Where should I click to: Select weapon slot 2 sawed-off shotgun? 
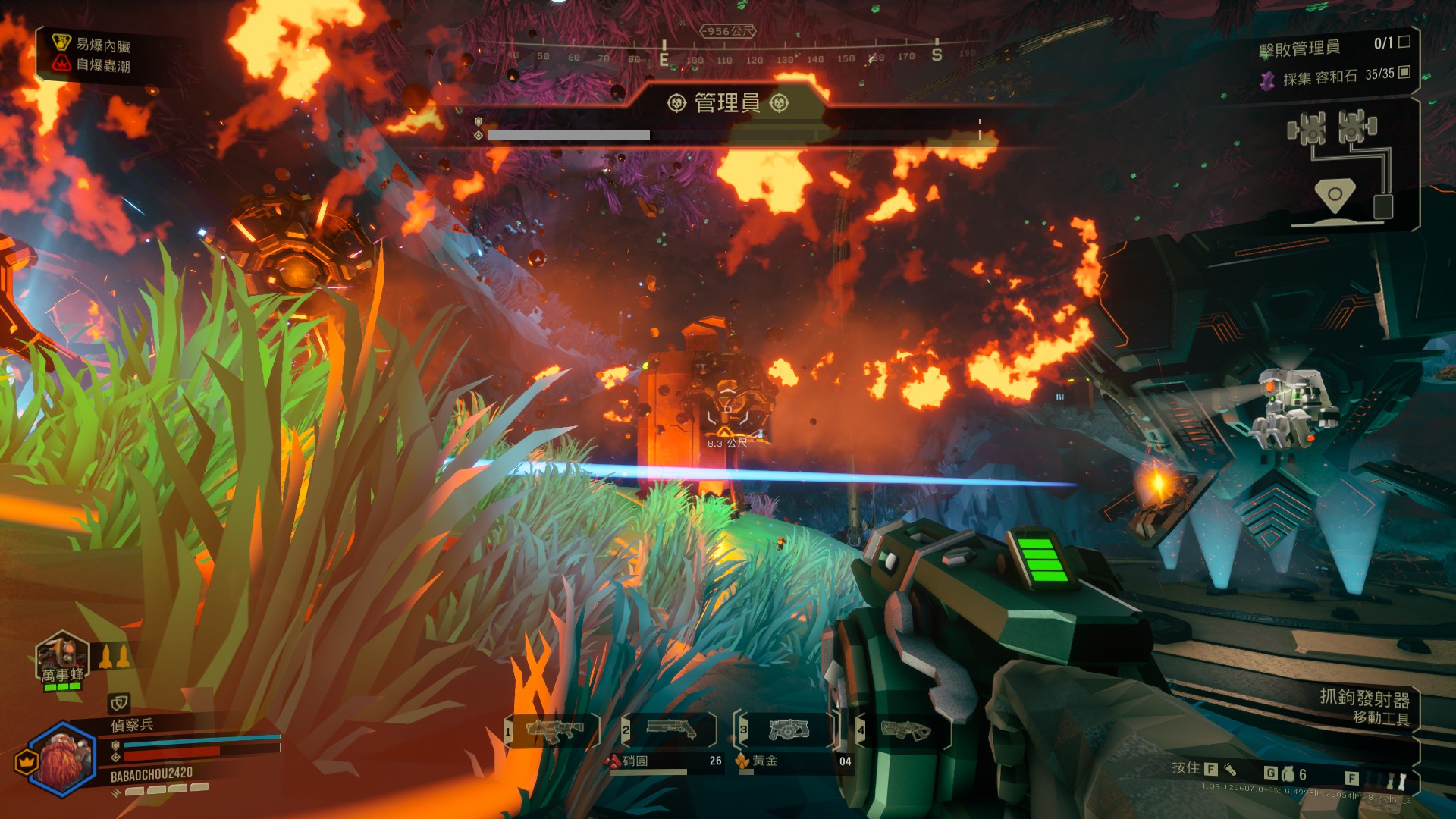click(670, 730)
